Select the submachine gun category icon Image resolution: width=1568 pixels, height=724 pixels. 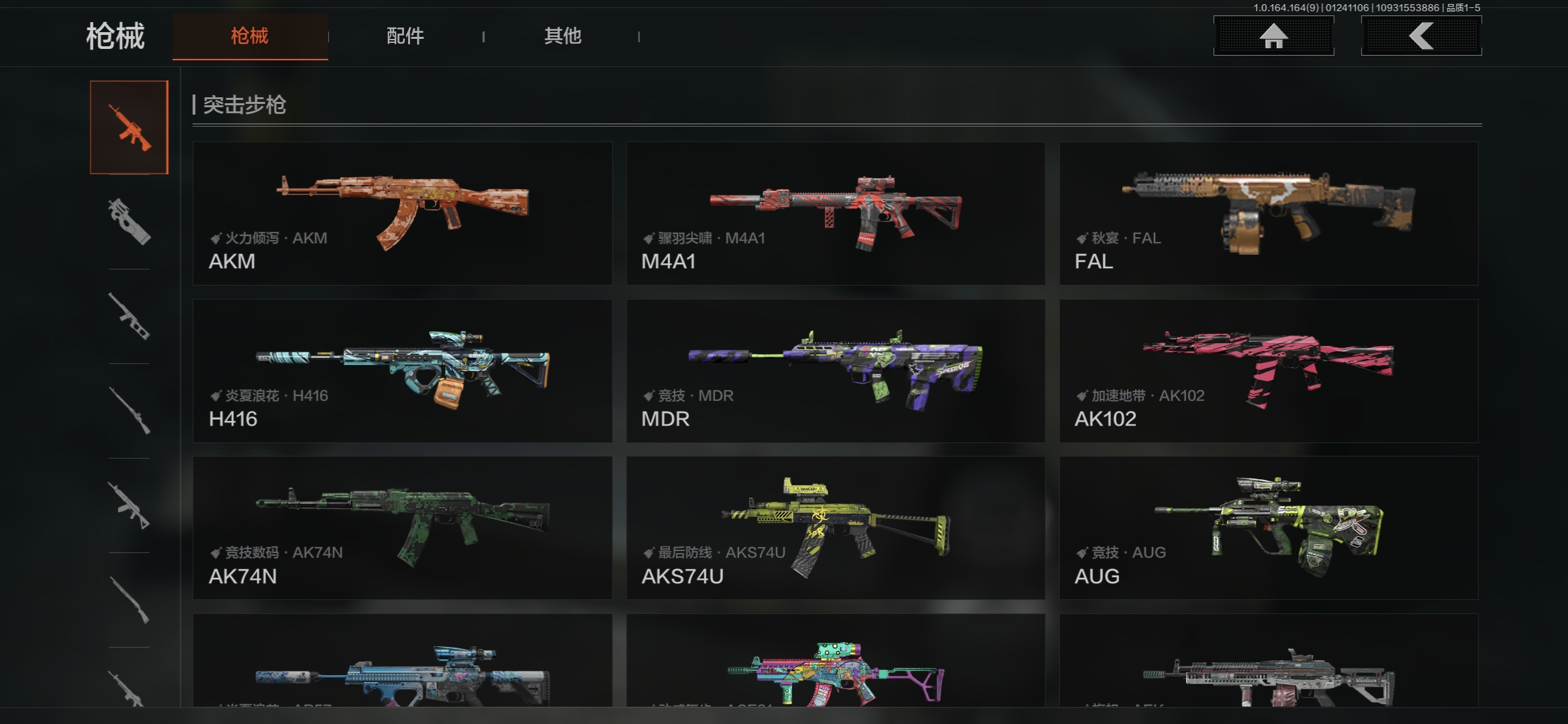(129, 222)
